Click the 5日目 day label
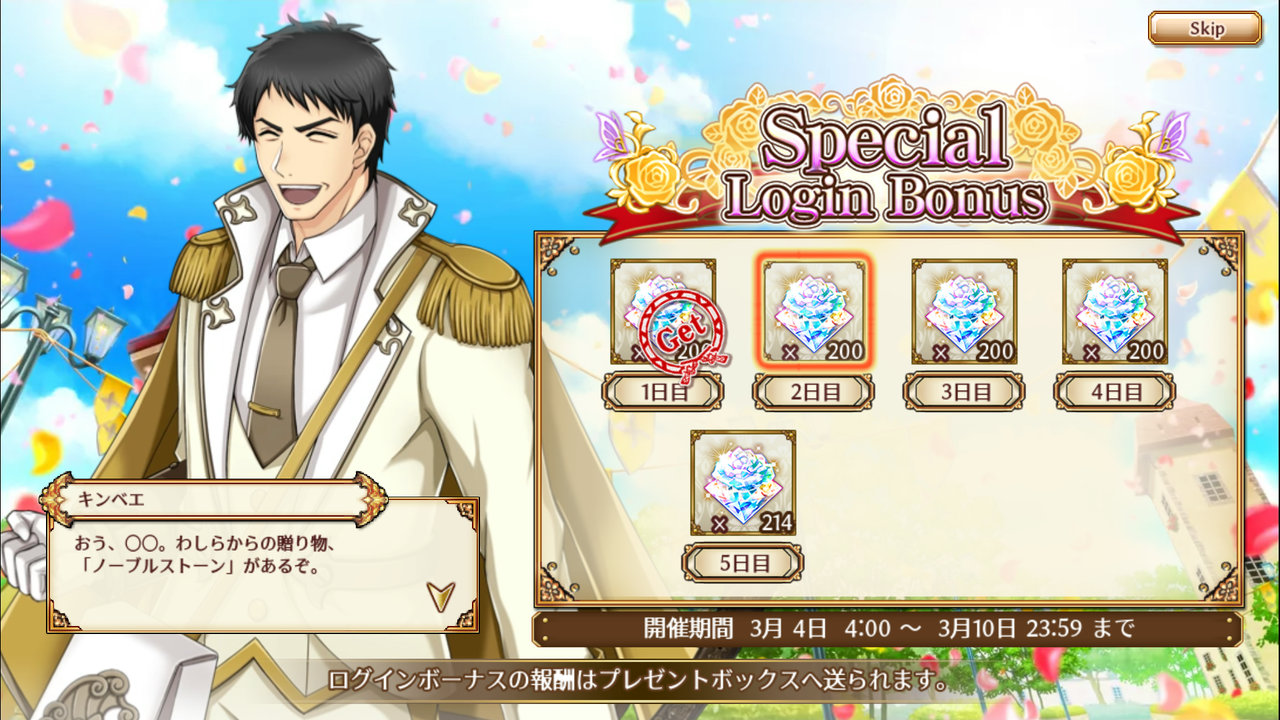The width and height of the screenshot is (1280, 720). [743, 562]
